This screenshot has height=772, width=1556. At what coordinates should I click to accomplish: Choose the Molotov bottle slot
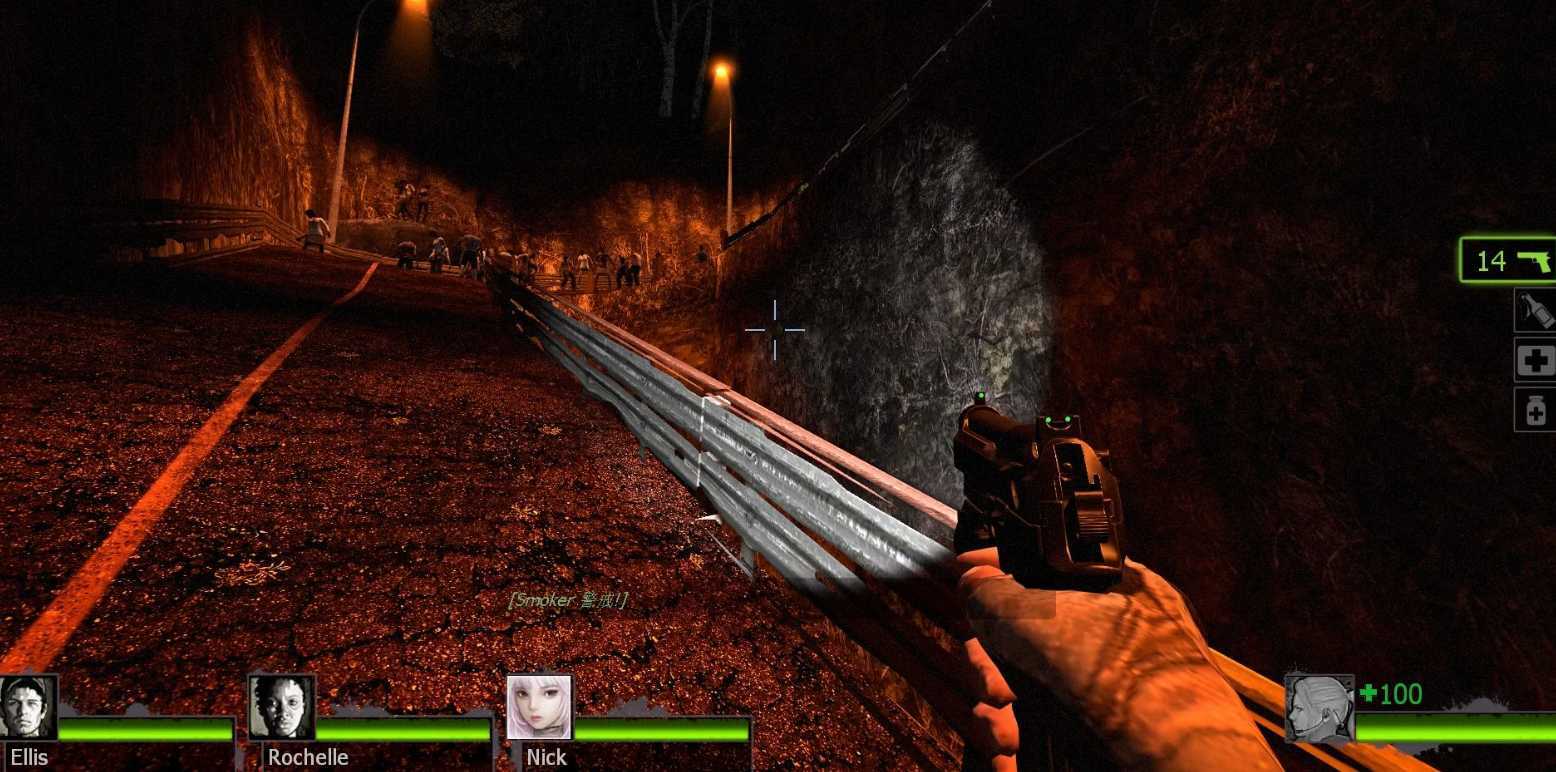tap(1536, 310)
